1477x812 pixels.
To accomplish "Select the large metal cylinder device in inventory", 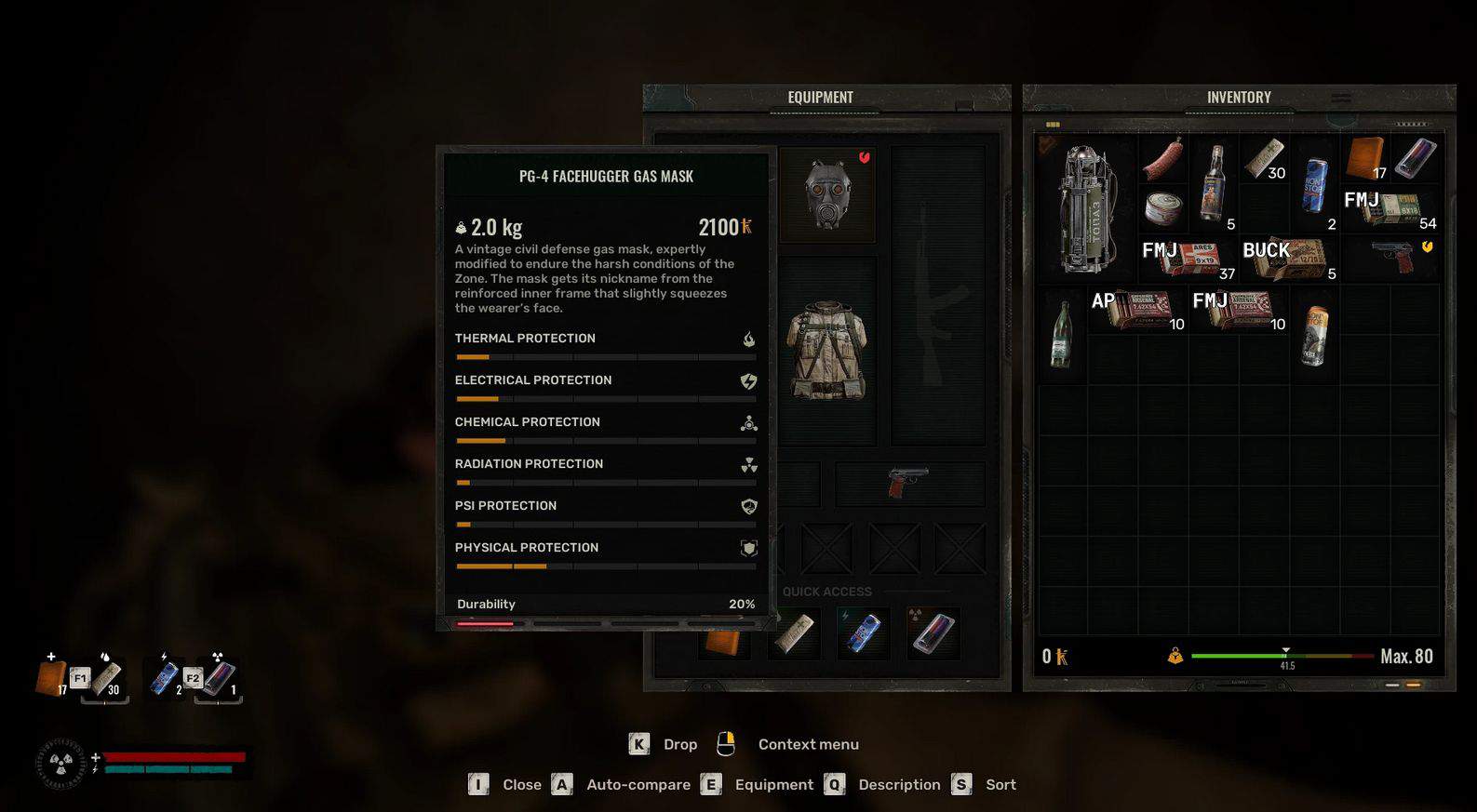I will [x=1086, y=208].
